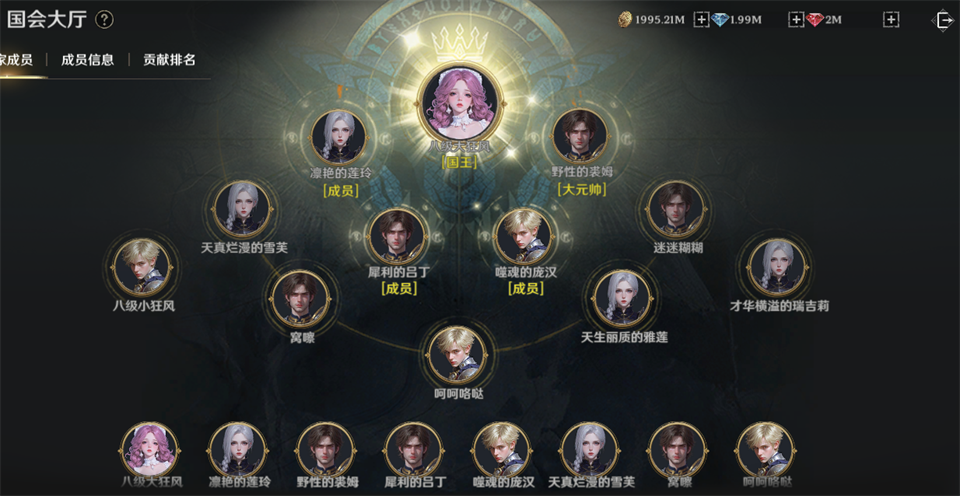The width and height of the screenshot is (960, 496).
Task: Exit the 国会大厅 screen with the door icon
Action: (941, 20)
